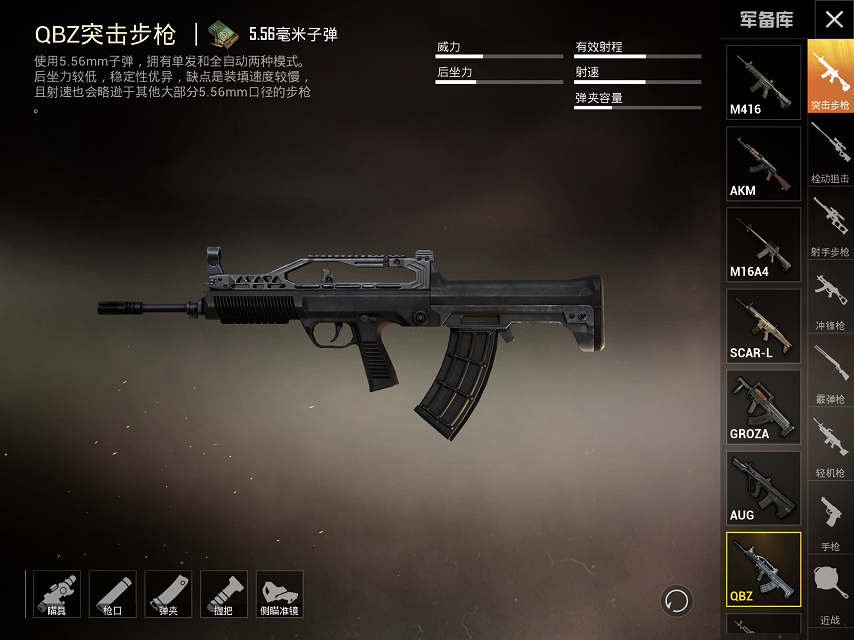The image size is (854, 640).
Task: Select the M416 rifle thumbnail
Action: coord(763,82)
